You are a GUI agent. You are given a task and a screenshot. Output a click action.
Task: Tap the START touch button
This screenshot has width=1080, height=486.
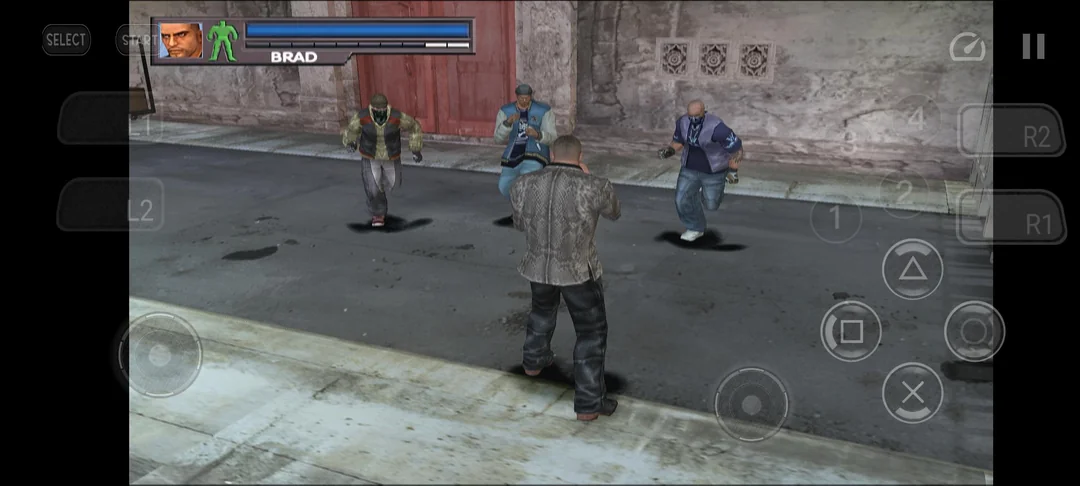click(x=134, y=40)
